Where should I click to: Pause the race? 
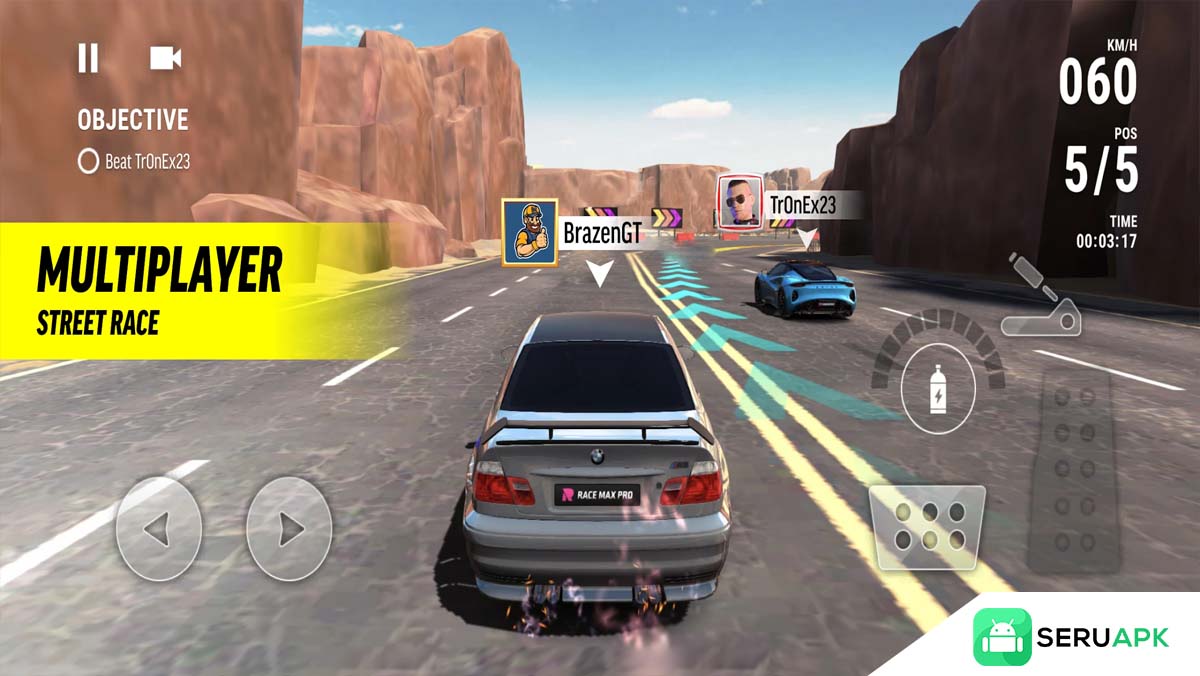point(88,59)
